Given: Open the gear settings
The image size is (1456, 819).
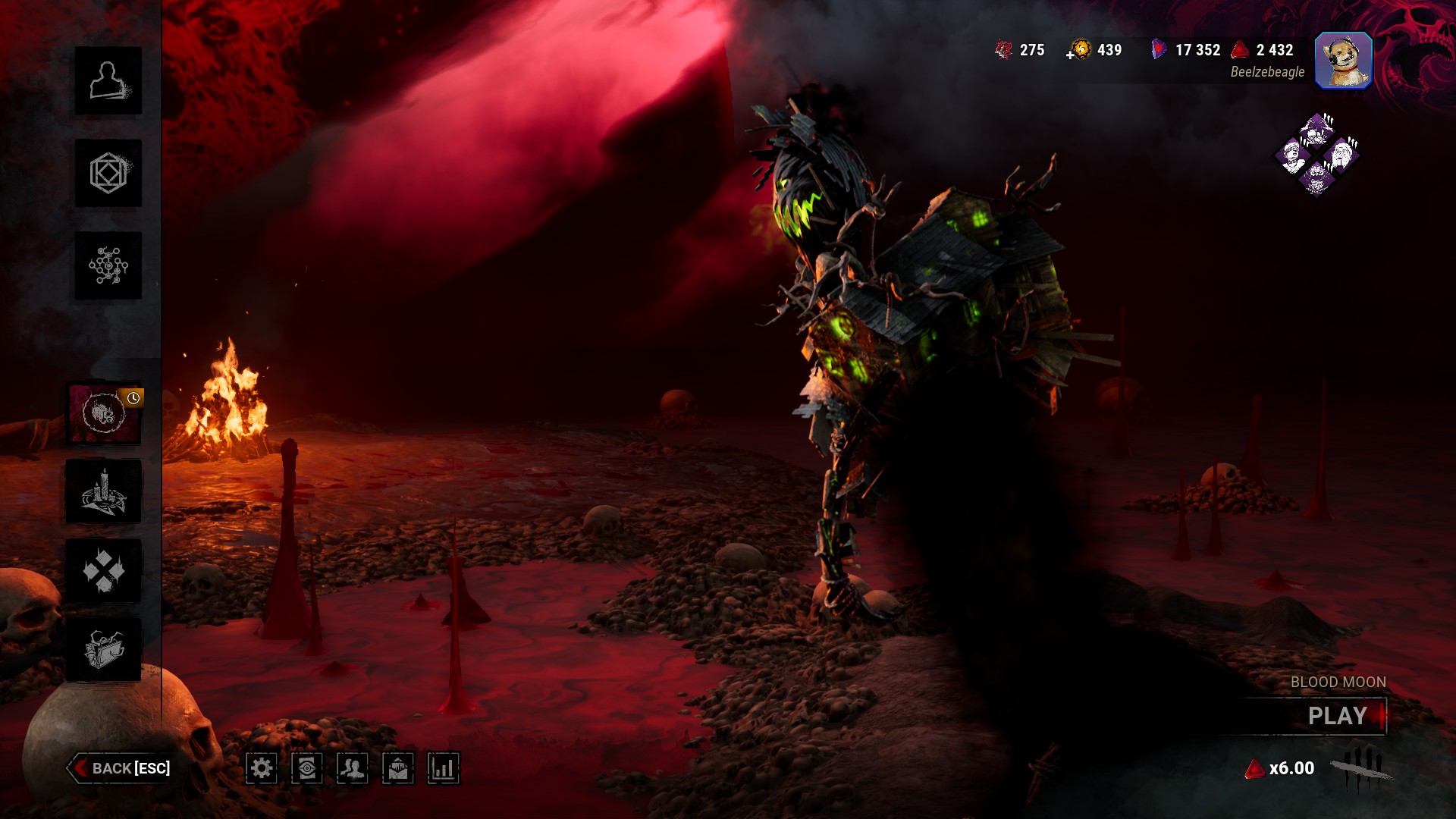Looking at the screenshot, I should 262,769.
